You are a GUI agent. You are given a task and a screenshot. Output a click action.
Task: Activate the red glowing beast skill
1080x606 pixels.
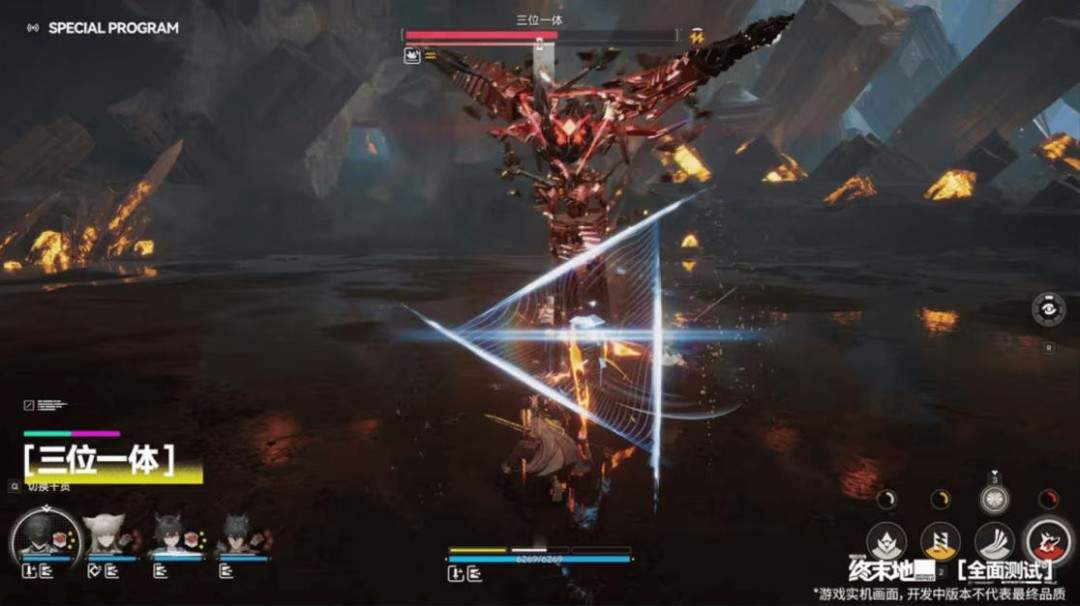pyautogui.click(x=1048, y=543)
